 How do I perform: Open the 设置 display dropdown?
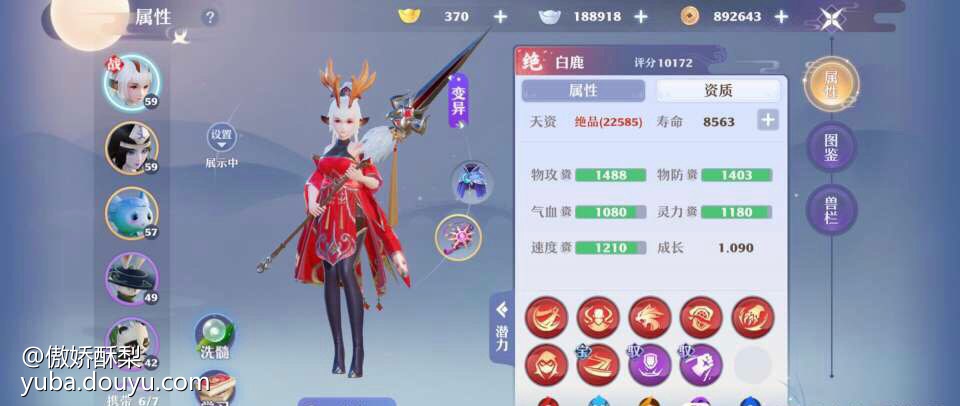[x=221, y=138]
